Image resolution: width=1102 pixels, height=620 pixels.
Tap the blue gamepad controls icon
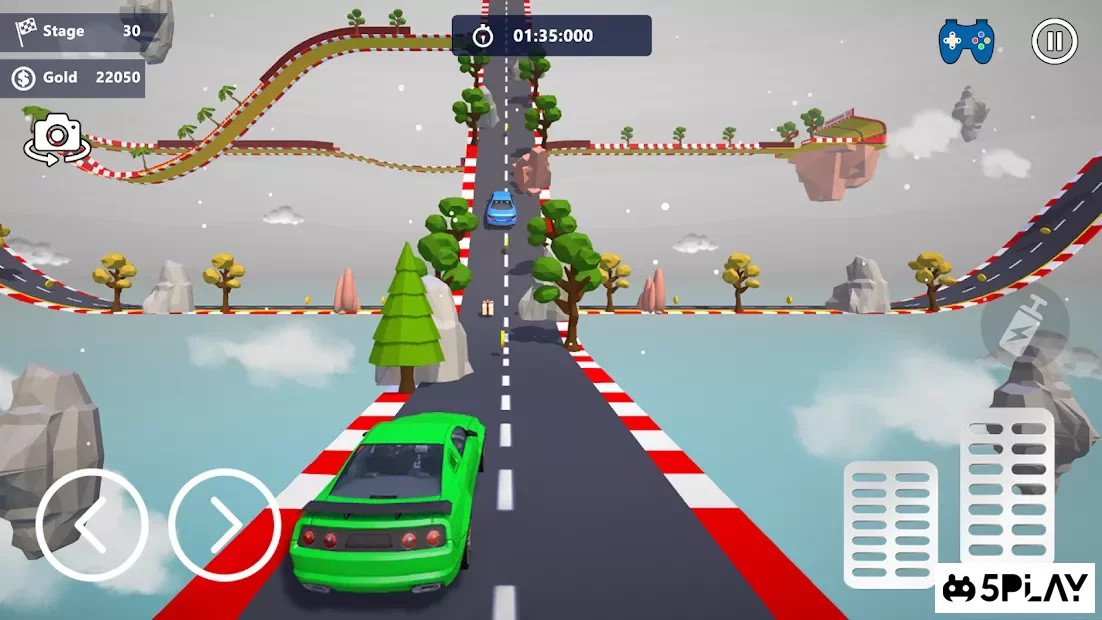click(x=966, y=42)
